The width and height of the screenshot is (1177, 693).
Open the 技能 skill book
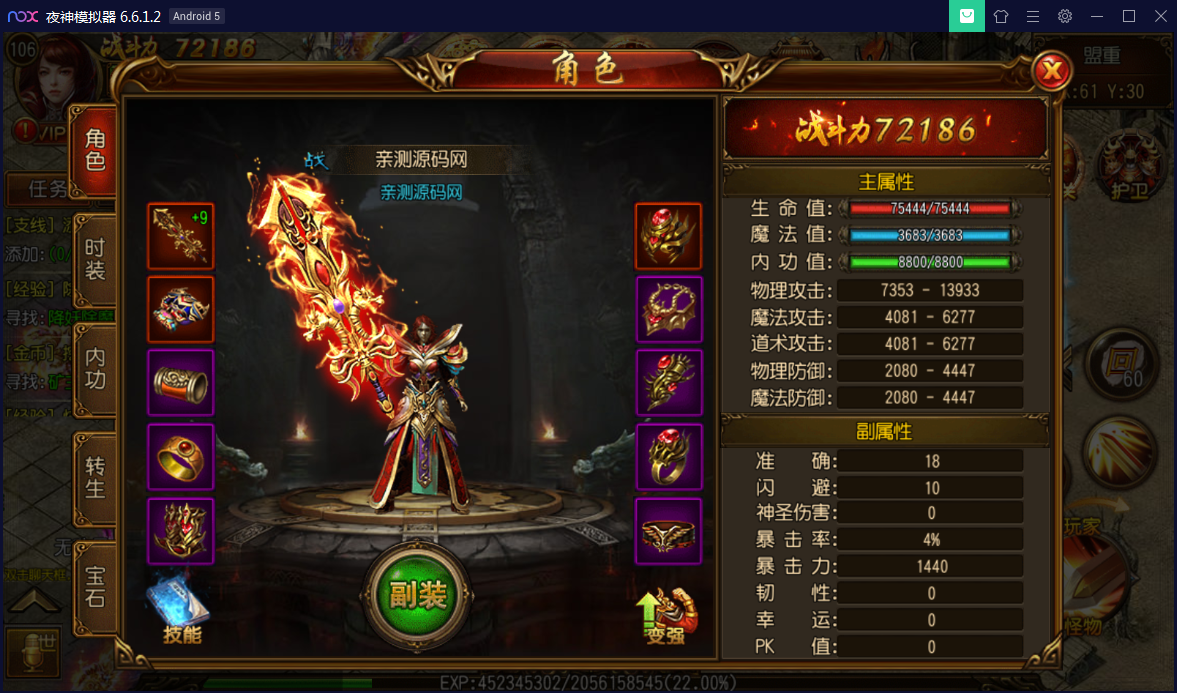[180, 610]
